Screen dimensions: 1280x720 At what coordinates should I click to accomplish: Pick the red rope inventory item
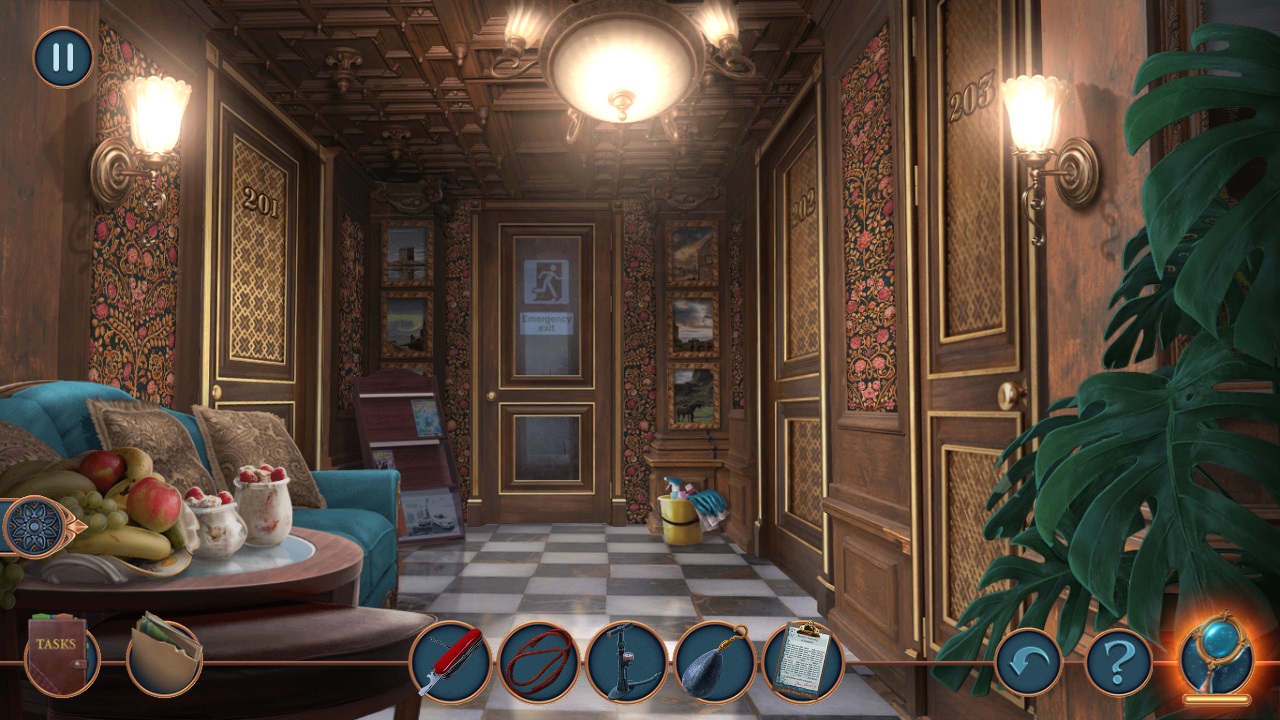tap(539, 661)
